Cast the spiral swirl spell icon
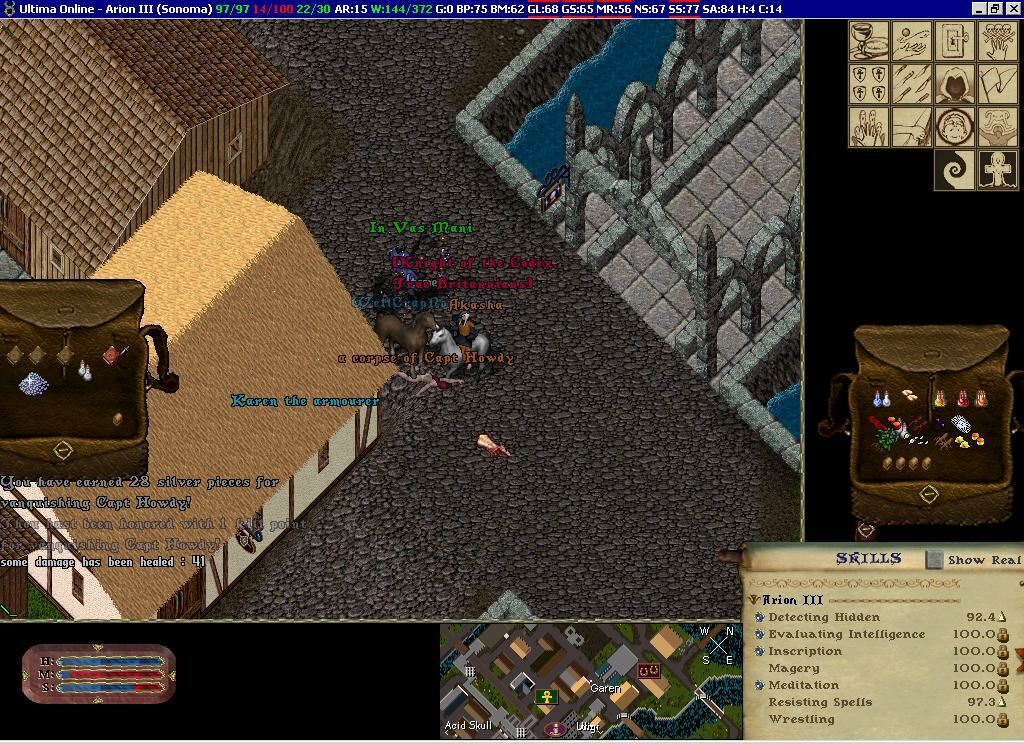Screen dimensions: 1024x744 pyautogui.click(x=955, y=170)
